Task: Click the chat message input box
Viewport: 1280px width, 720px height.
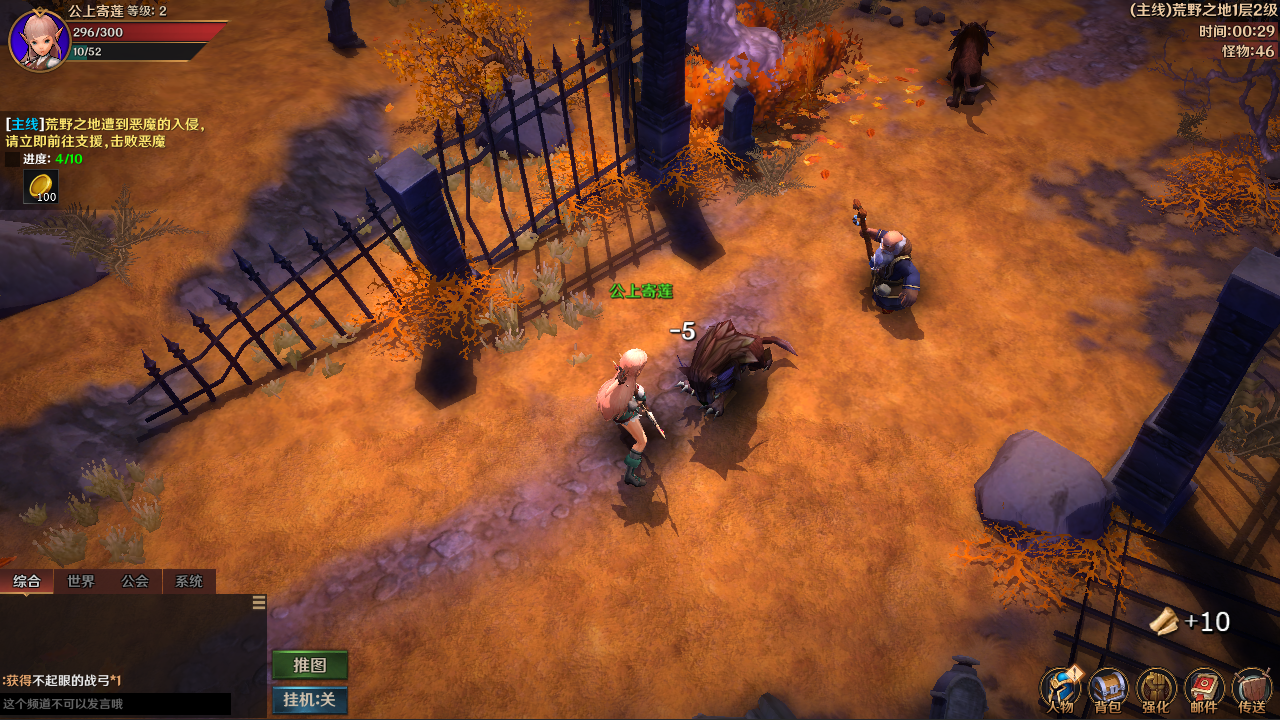Action: pos(115,704)
